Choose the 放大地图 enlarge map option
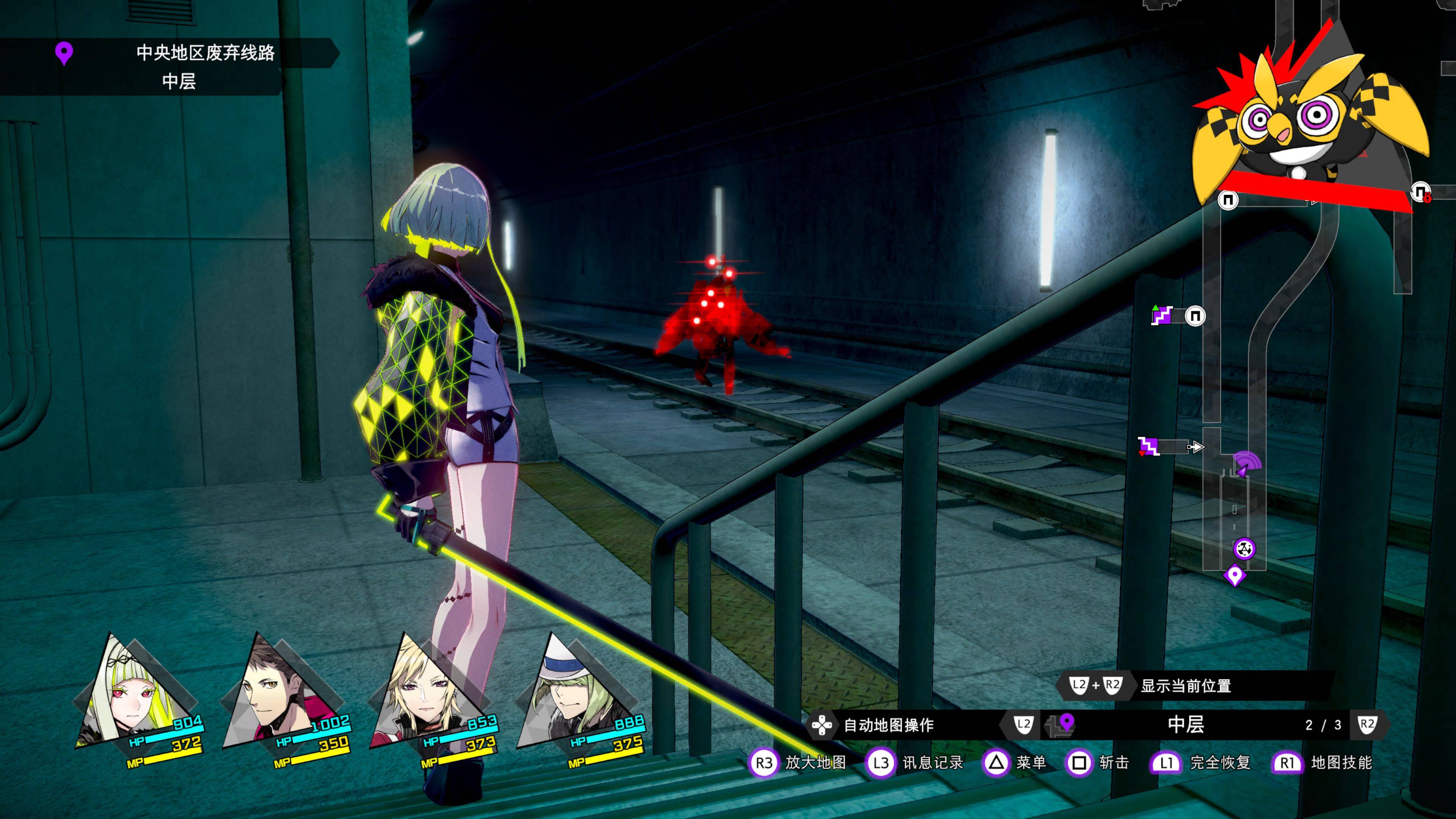 point(798,763)
